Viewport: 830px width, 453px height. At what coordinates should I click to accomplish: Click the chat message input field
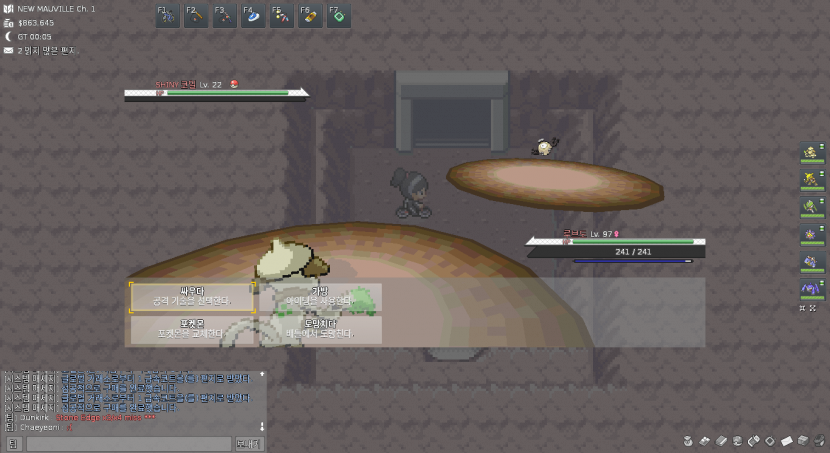[128, 443]
